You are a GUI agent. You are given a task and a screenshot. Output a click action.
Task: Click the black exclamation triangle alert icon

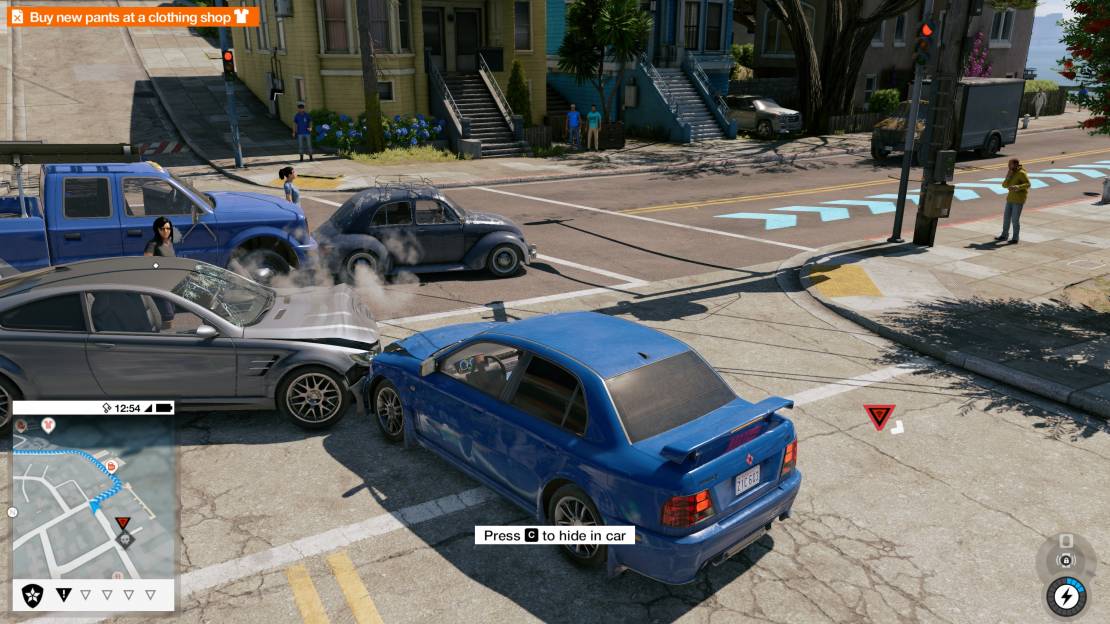click(x=64, y=594)
